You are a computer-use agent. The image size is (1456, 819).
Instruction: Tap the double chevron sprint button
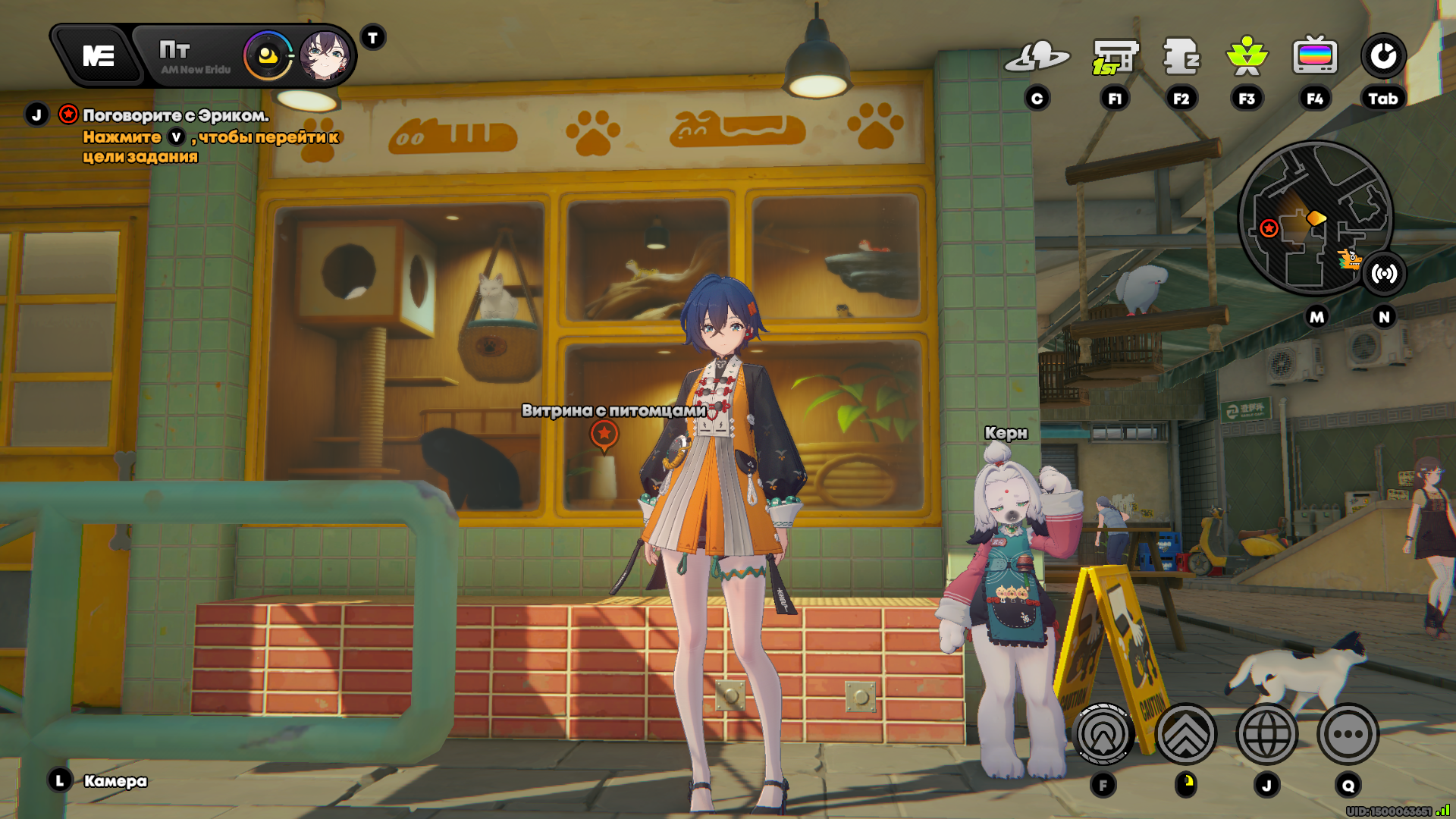click(1186, 734)
